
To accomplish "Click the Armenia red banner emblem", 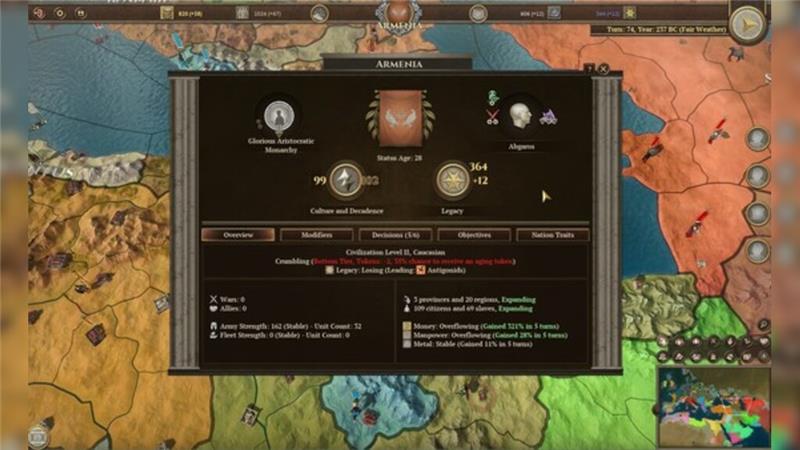I will tap(400, 119).
